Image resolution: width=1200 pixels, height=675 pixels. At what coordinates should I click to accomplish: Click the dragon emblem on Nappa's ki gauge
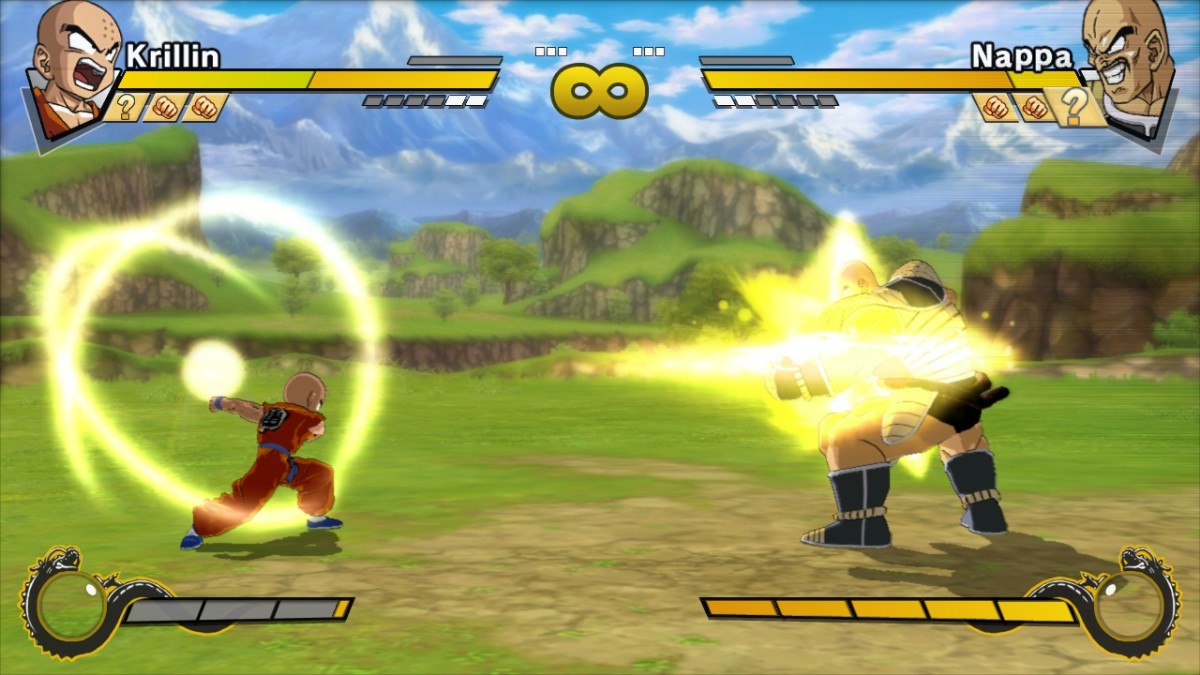coord(1135,603)
